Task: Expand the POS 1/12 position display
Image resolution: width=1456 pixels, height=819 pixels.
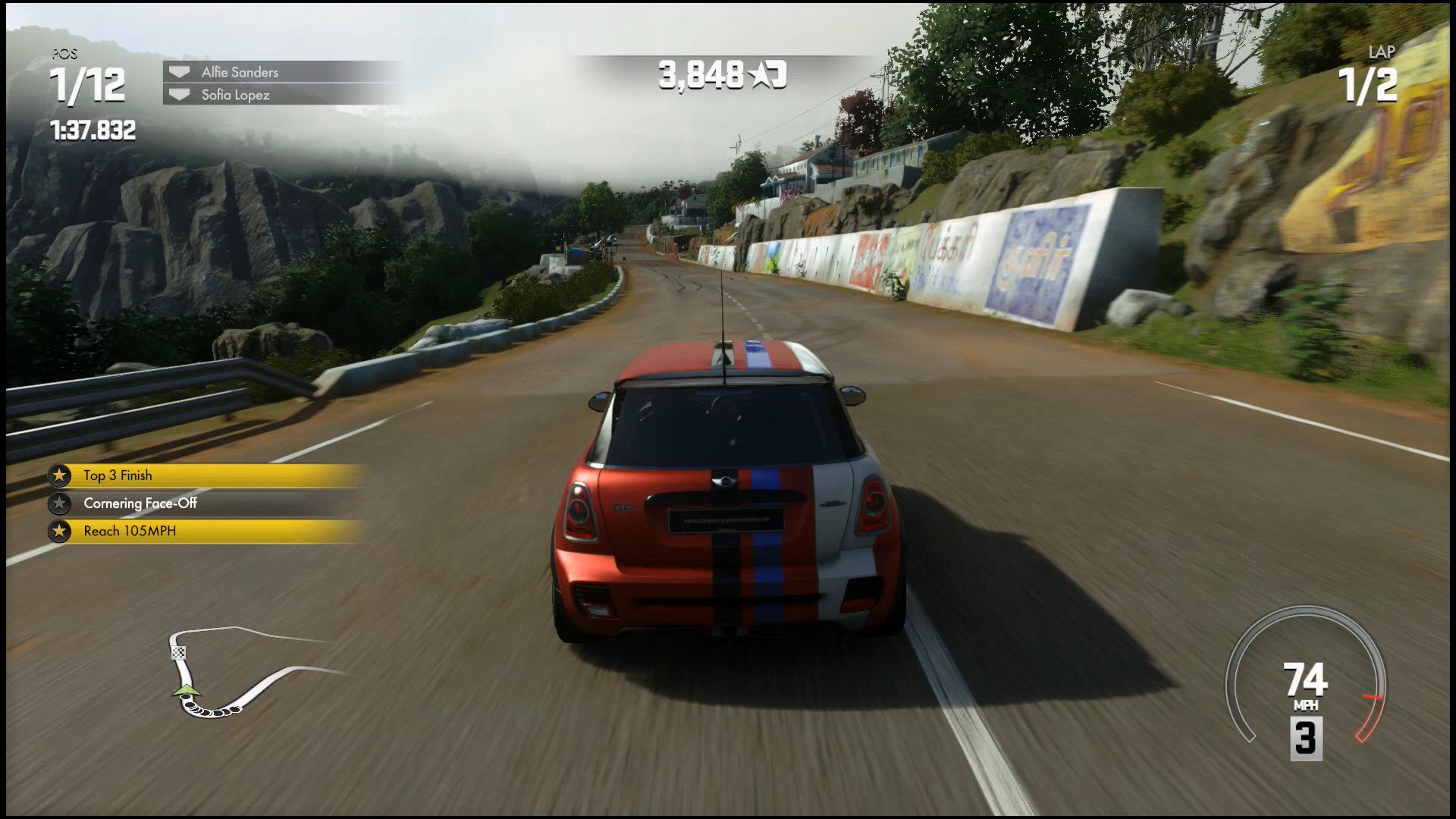Action: [x=89, y=83]
